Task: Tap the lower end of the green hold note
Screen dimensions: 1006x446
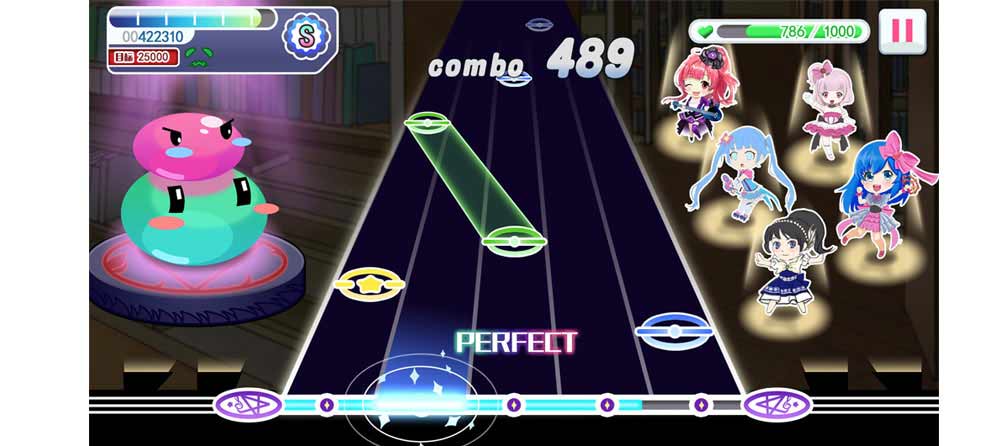Action: (x=514, y=240)
